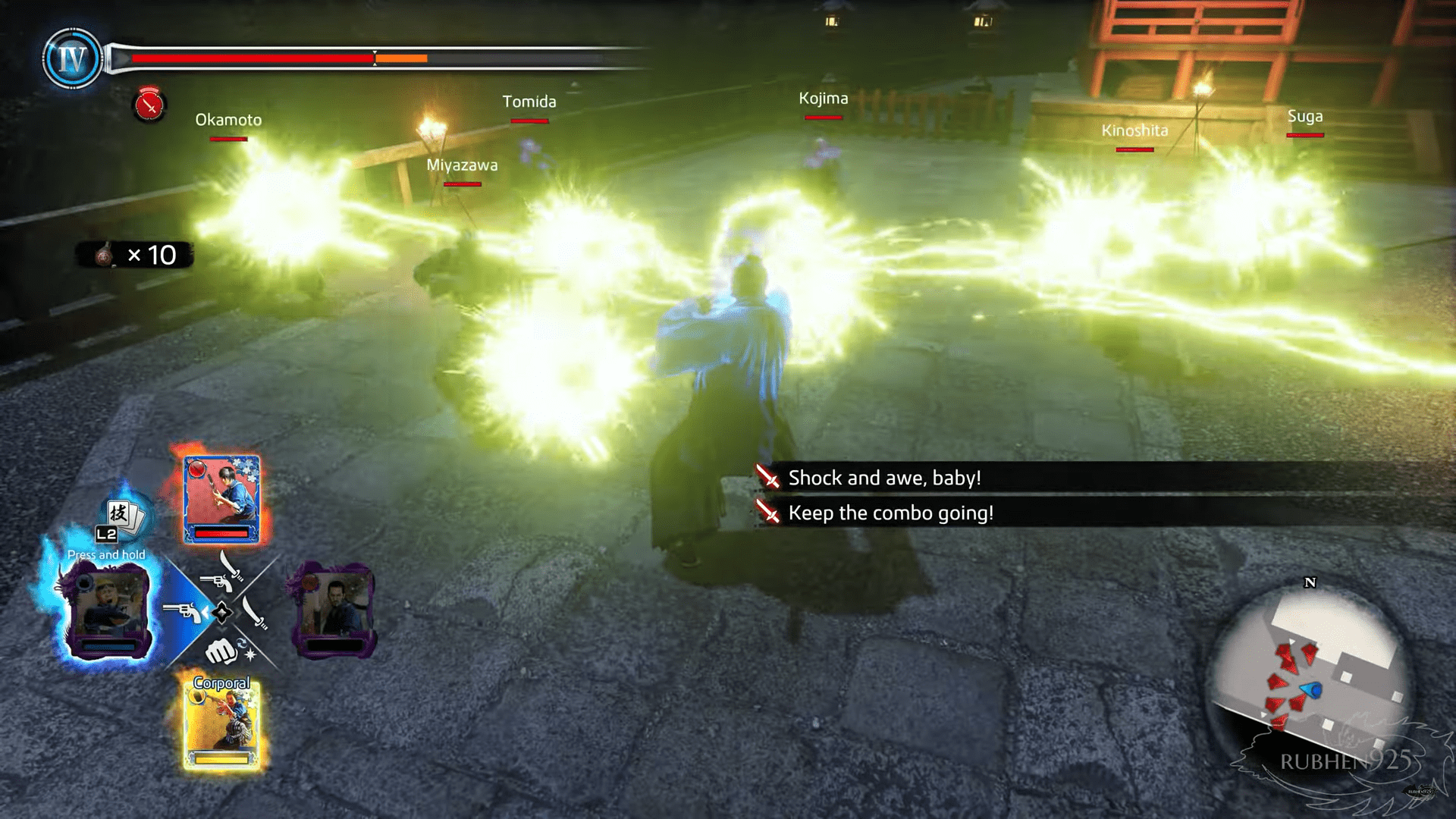Click the red sword status icon
The height and width of the screenshot is (819, 1456).
149,106
